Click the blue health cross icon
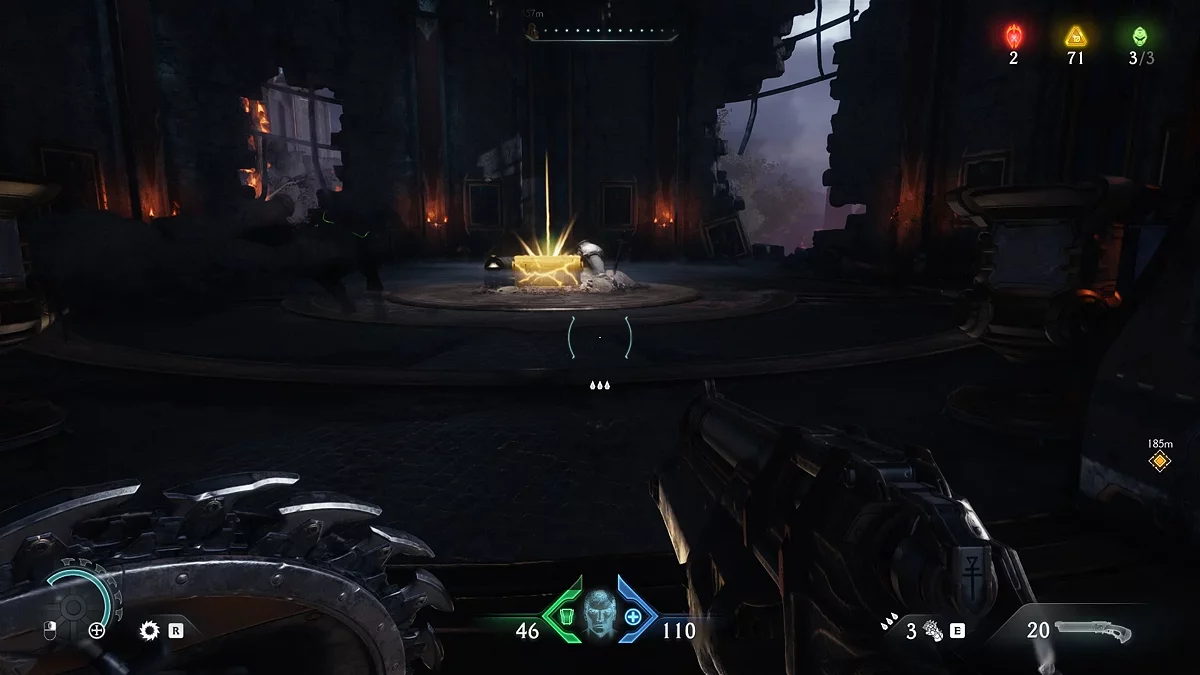This screenshot has width=1200, height=675. click(634, 615)
